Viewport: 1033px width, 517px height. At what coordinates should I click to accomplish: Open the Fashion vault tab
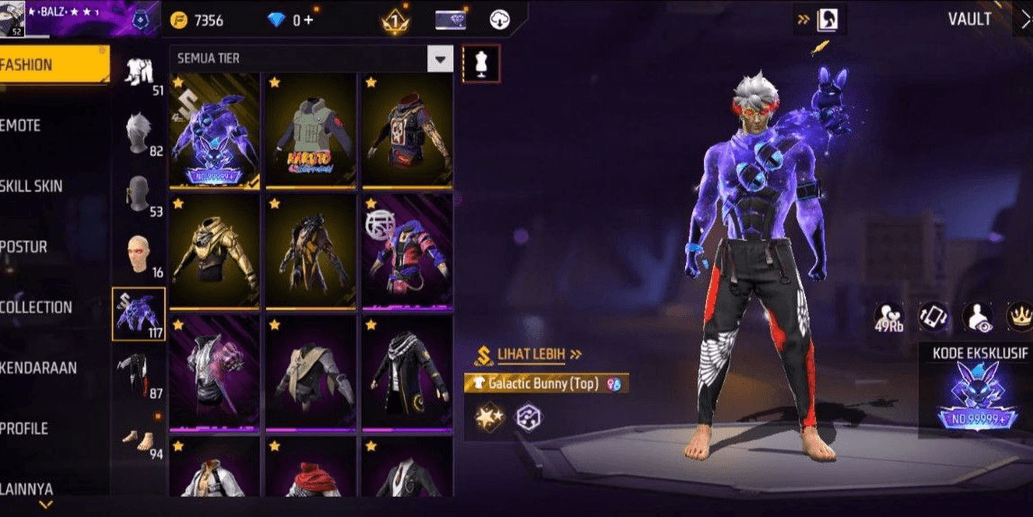pyautogui.click(x=50, y=65)
